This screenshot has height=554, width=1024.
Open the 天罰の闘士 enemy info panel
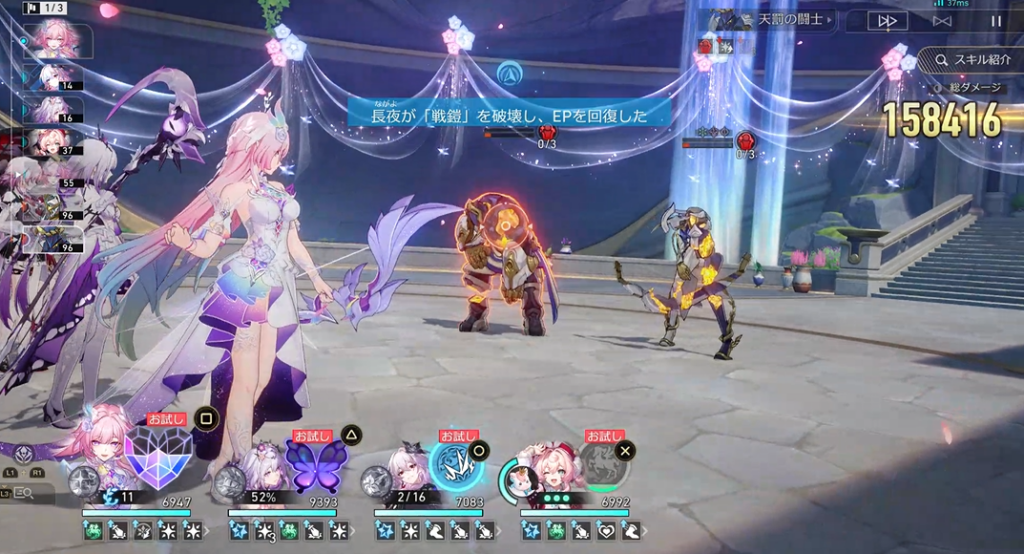click(x=772, y=20)
